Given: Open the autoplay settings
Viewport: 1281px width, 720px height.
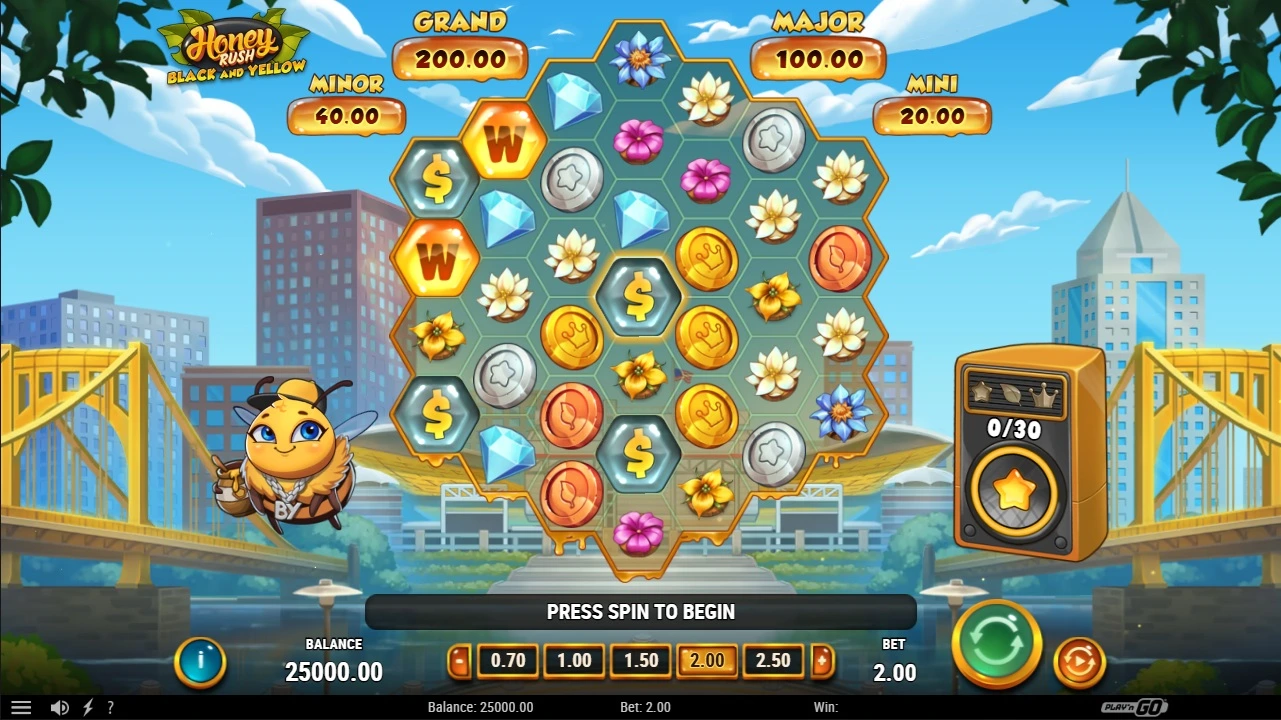Looking at the screenshot, I should [x=1079, y=662].
